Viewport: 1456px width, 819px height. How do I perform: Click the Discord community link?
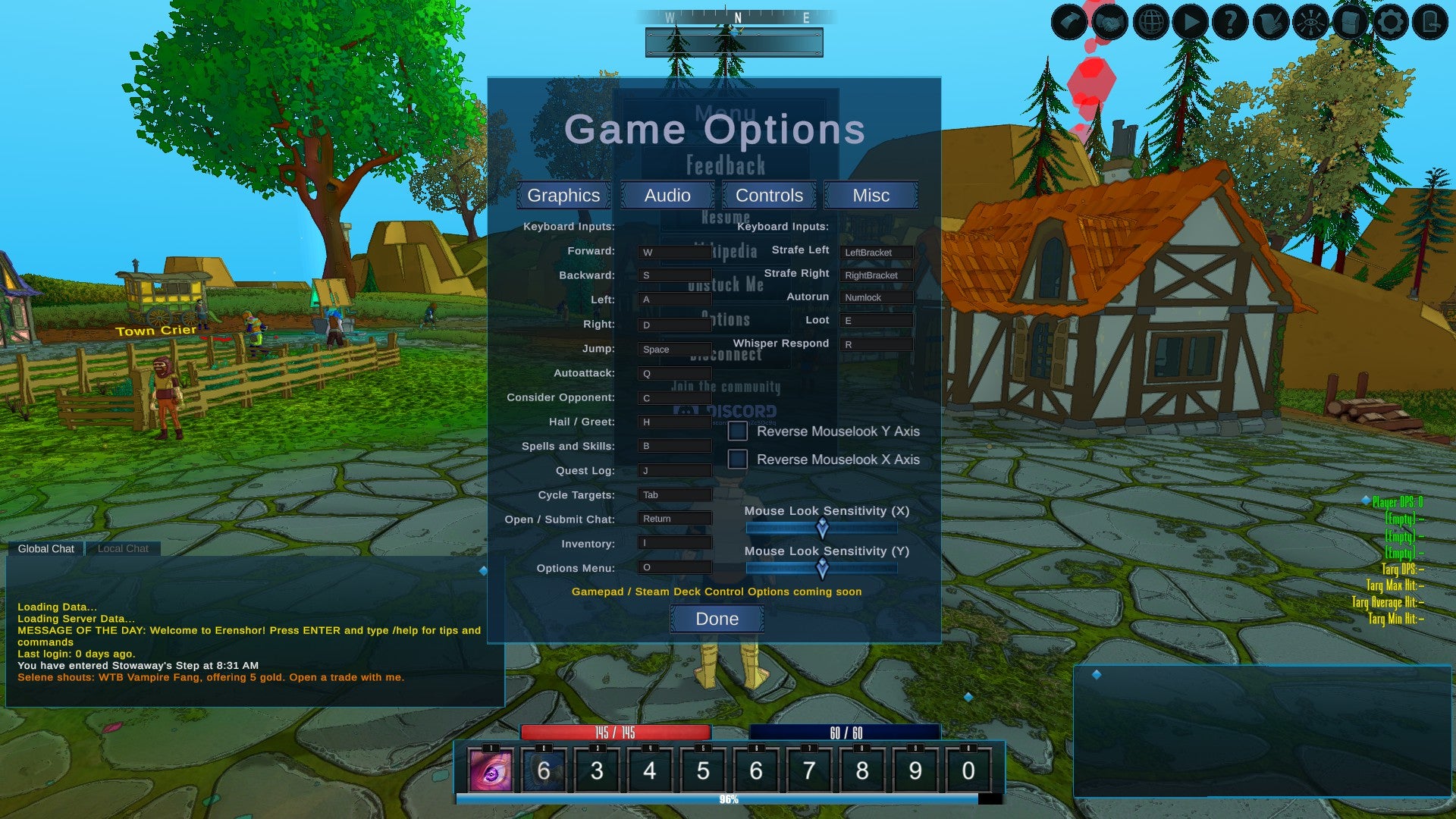[730, 413]
